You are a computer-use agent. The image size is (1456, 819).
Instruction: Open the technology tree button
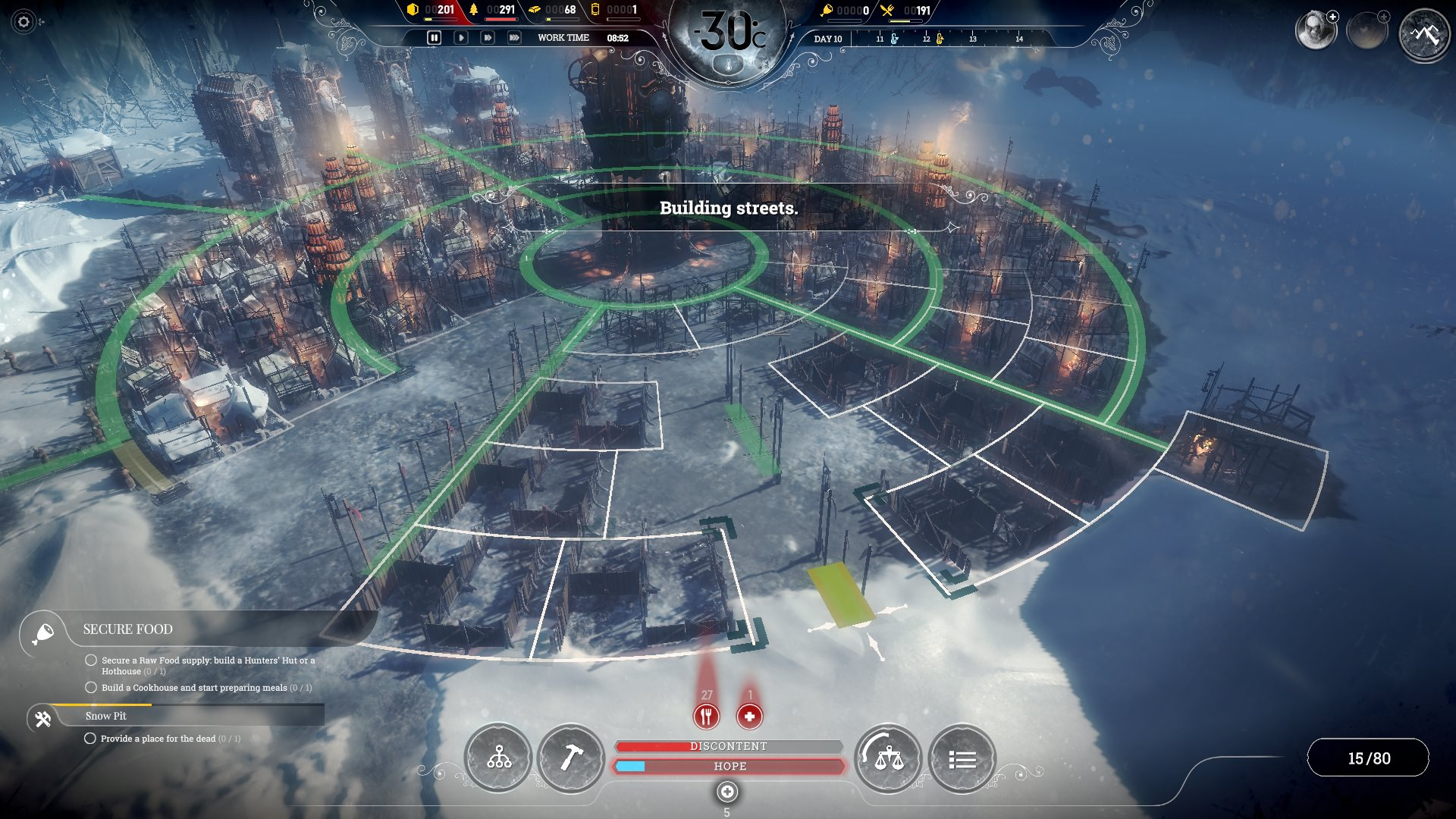click(x=498, y=758)
